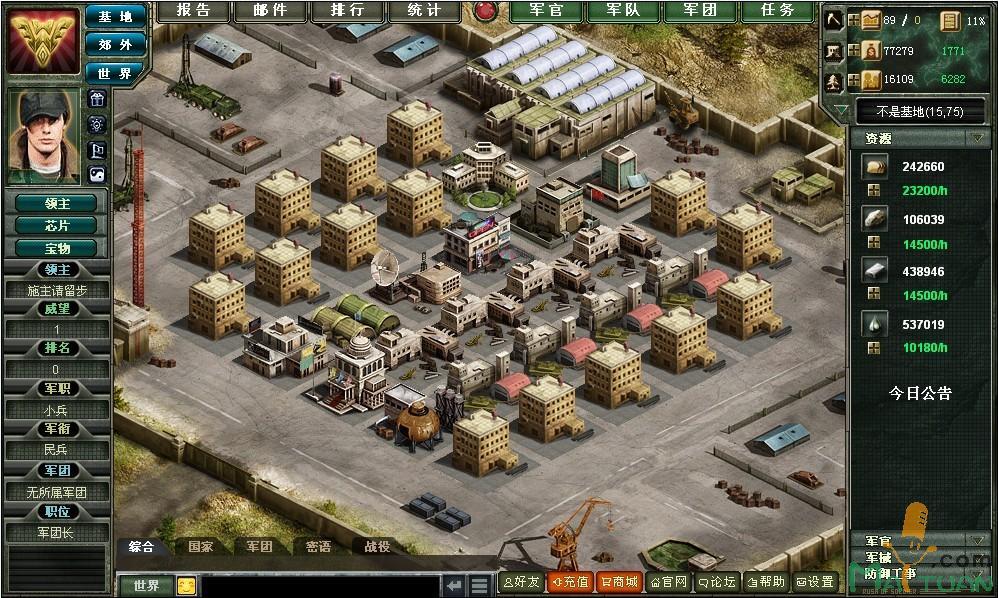Viewport: 998px width, 598px height.
Task: Click the gift box icon
Action: [x=97, y=98]
